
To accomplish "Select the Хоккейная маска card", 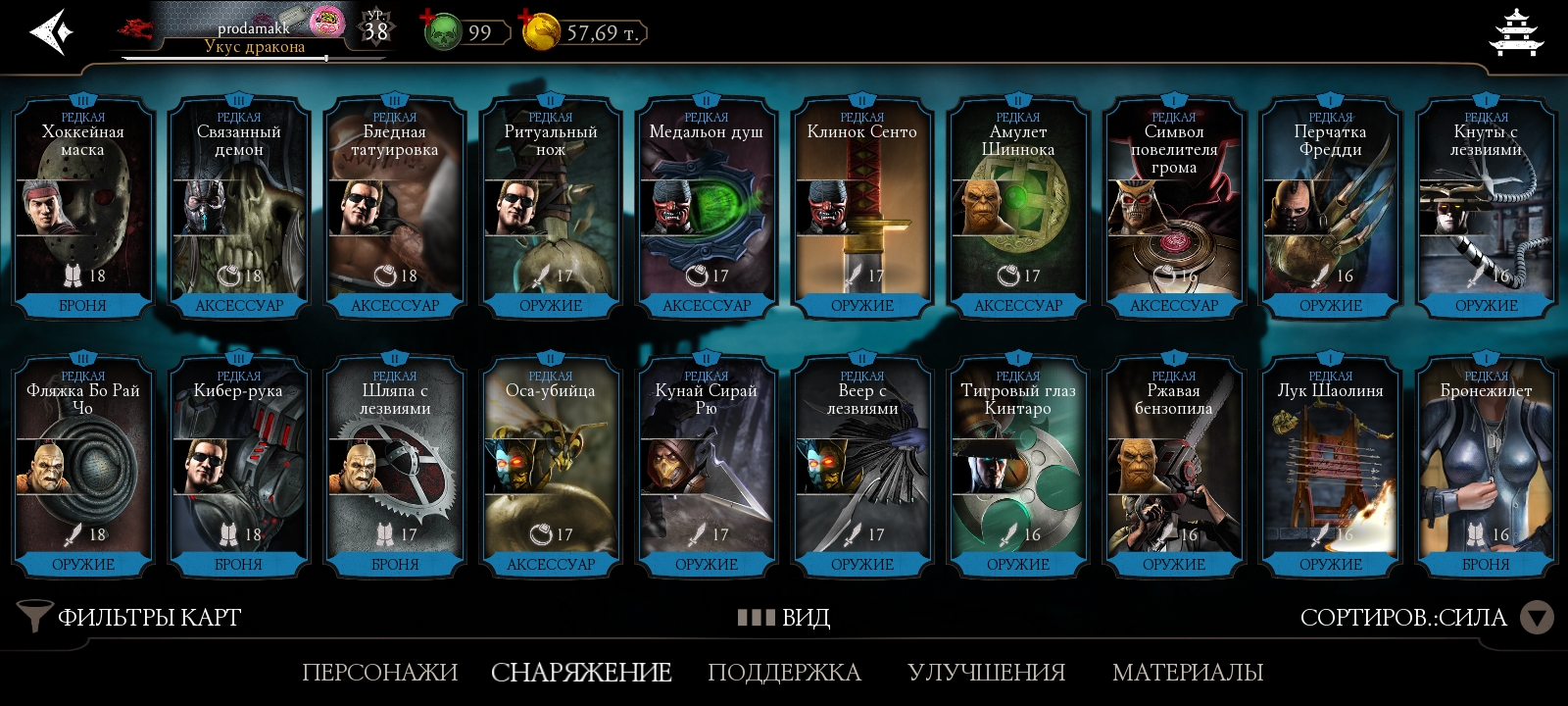I will (82, 208).
